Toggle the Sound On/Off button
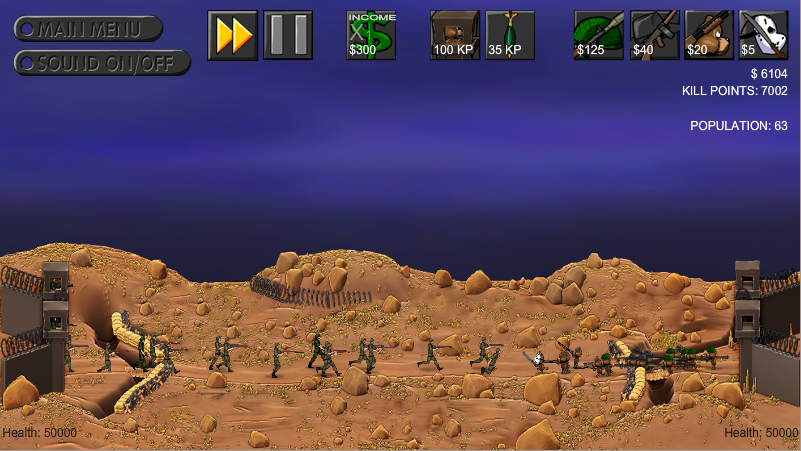Image resolution: width=801 pixels, height=451 pixels. (x=102, y=63)
